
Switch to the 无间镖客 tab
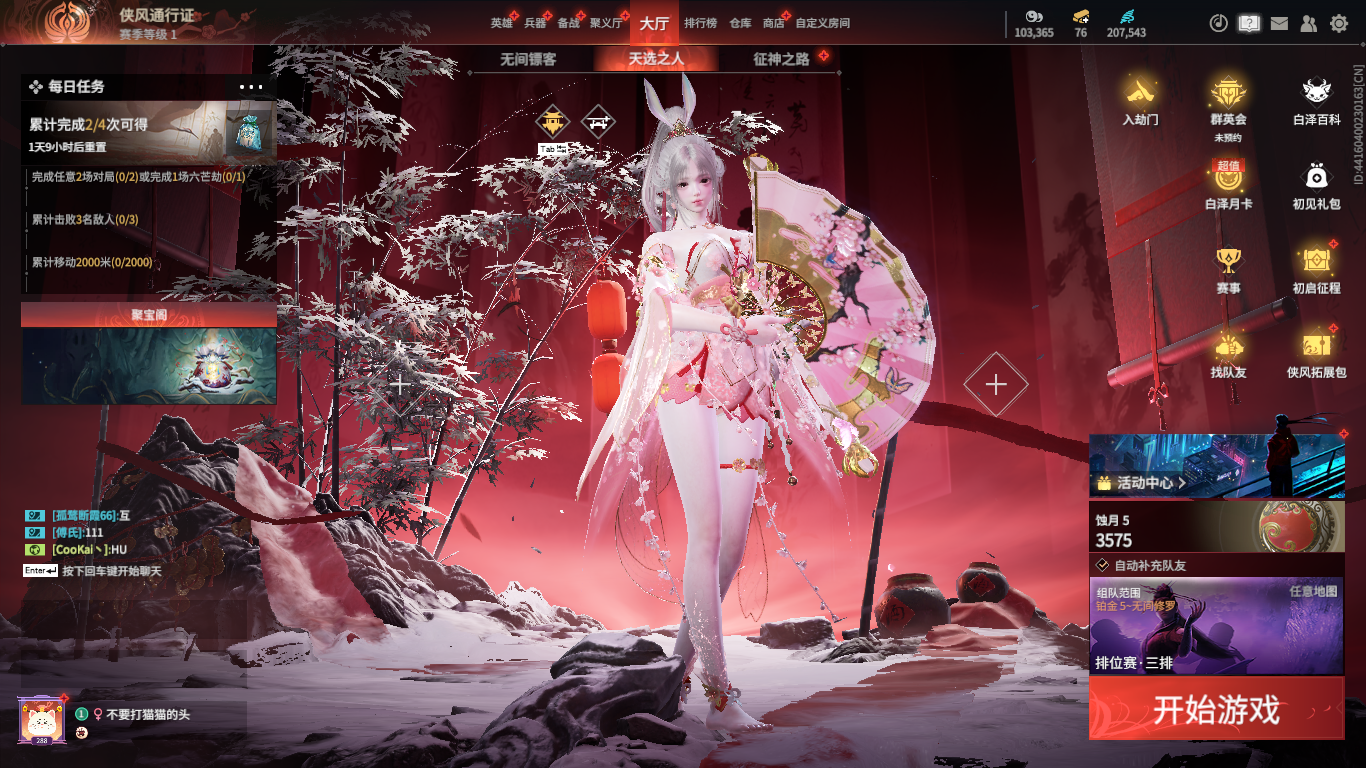pos(528,59)
